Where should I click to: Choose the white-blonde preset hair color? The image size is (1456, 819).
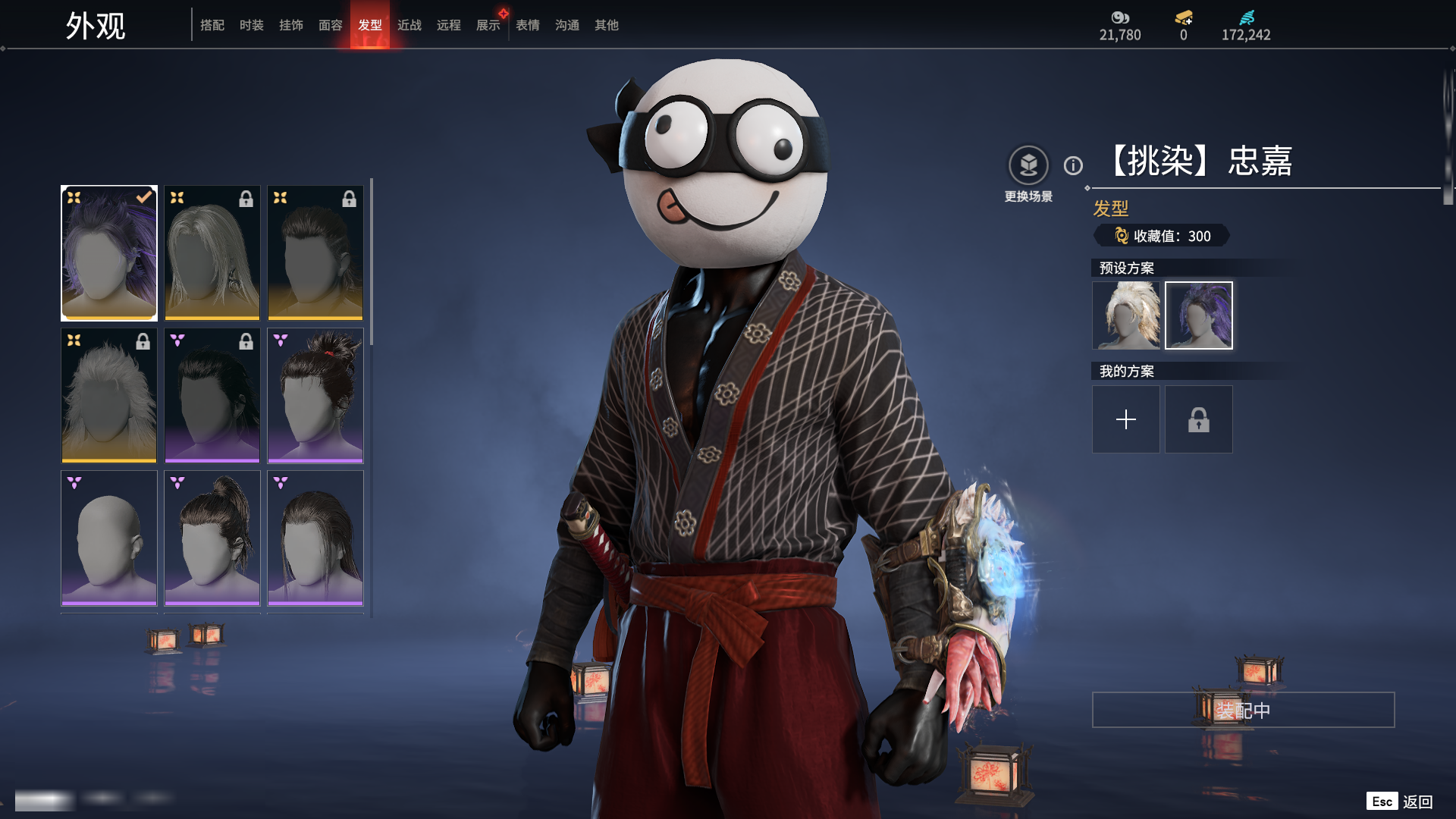1126,315
